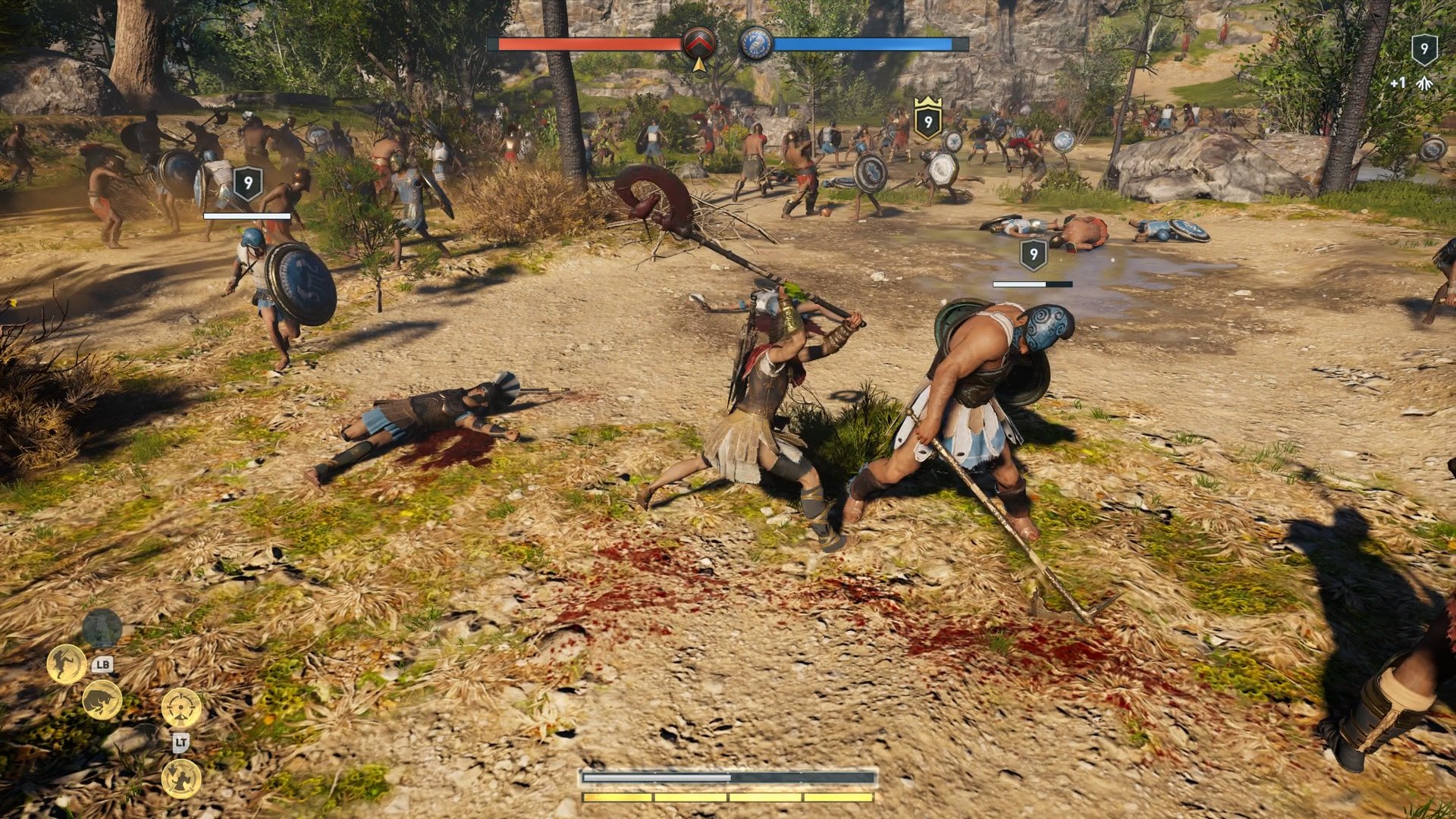Select the Sparta Kick ability icon

(66, 663)
